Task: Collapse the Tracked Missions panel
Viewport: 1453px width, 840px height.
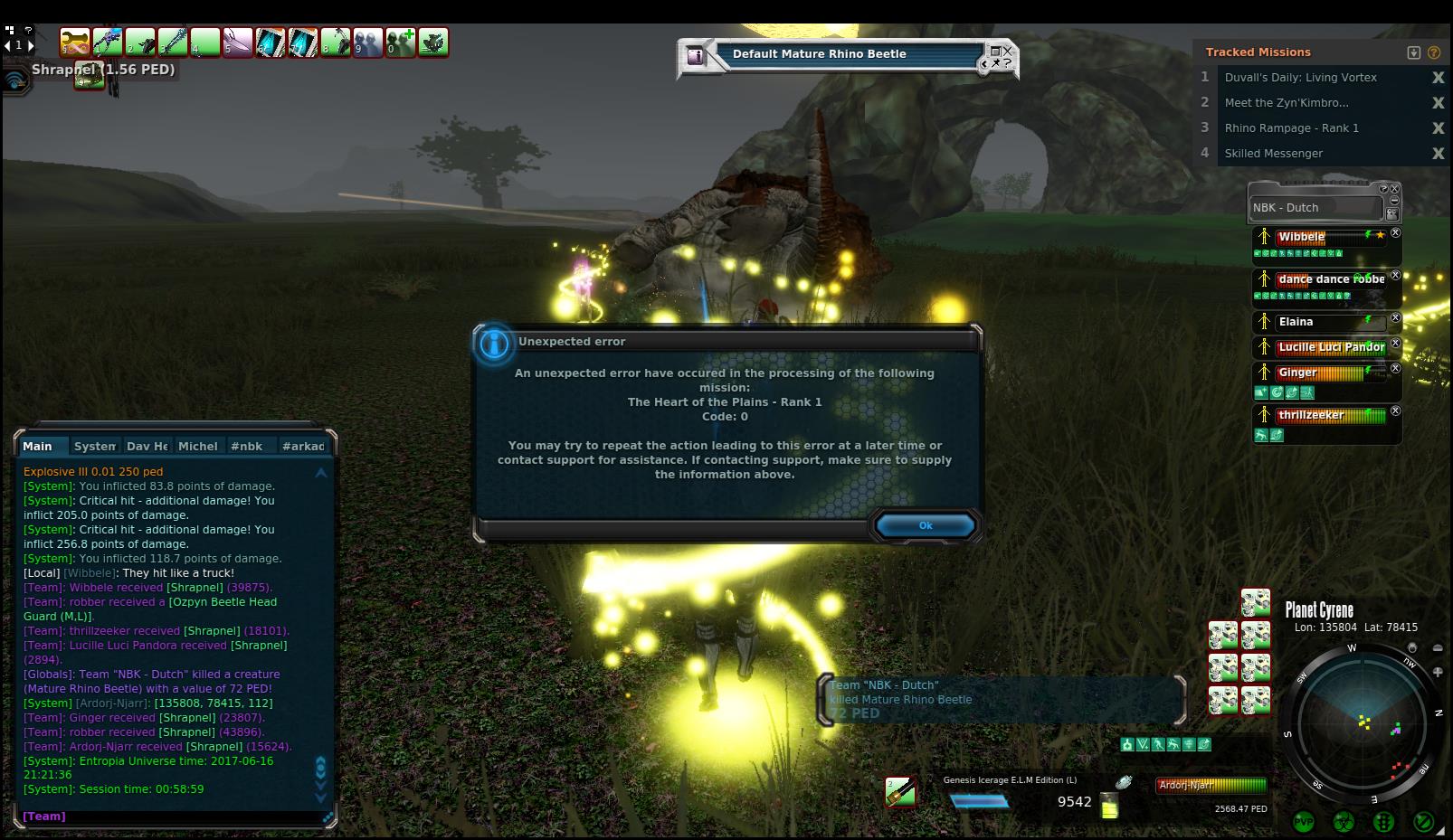Action: click(x=1414, y=52)
